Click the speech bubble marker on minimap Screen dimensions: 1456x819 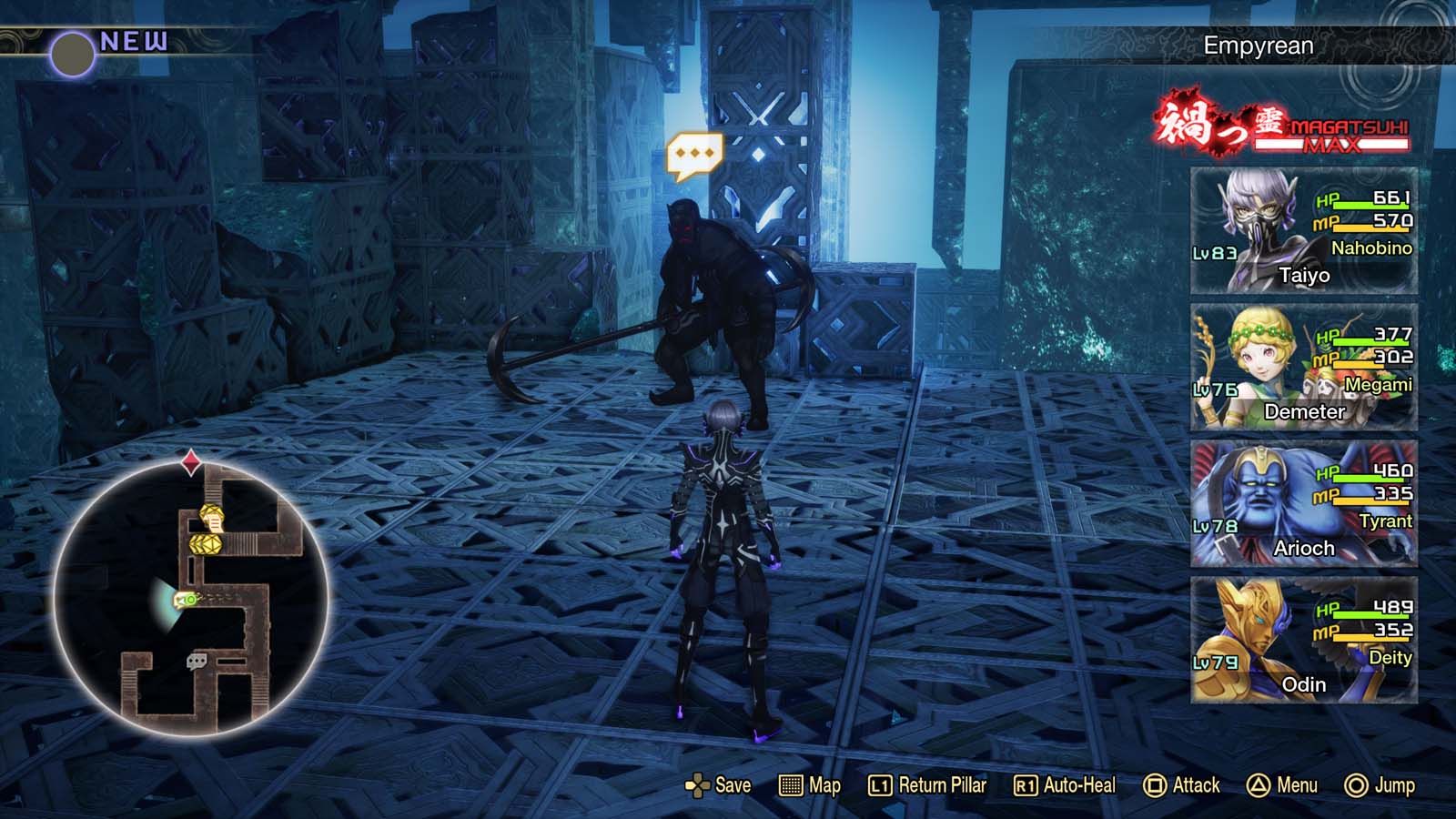(196, 660)
